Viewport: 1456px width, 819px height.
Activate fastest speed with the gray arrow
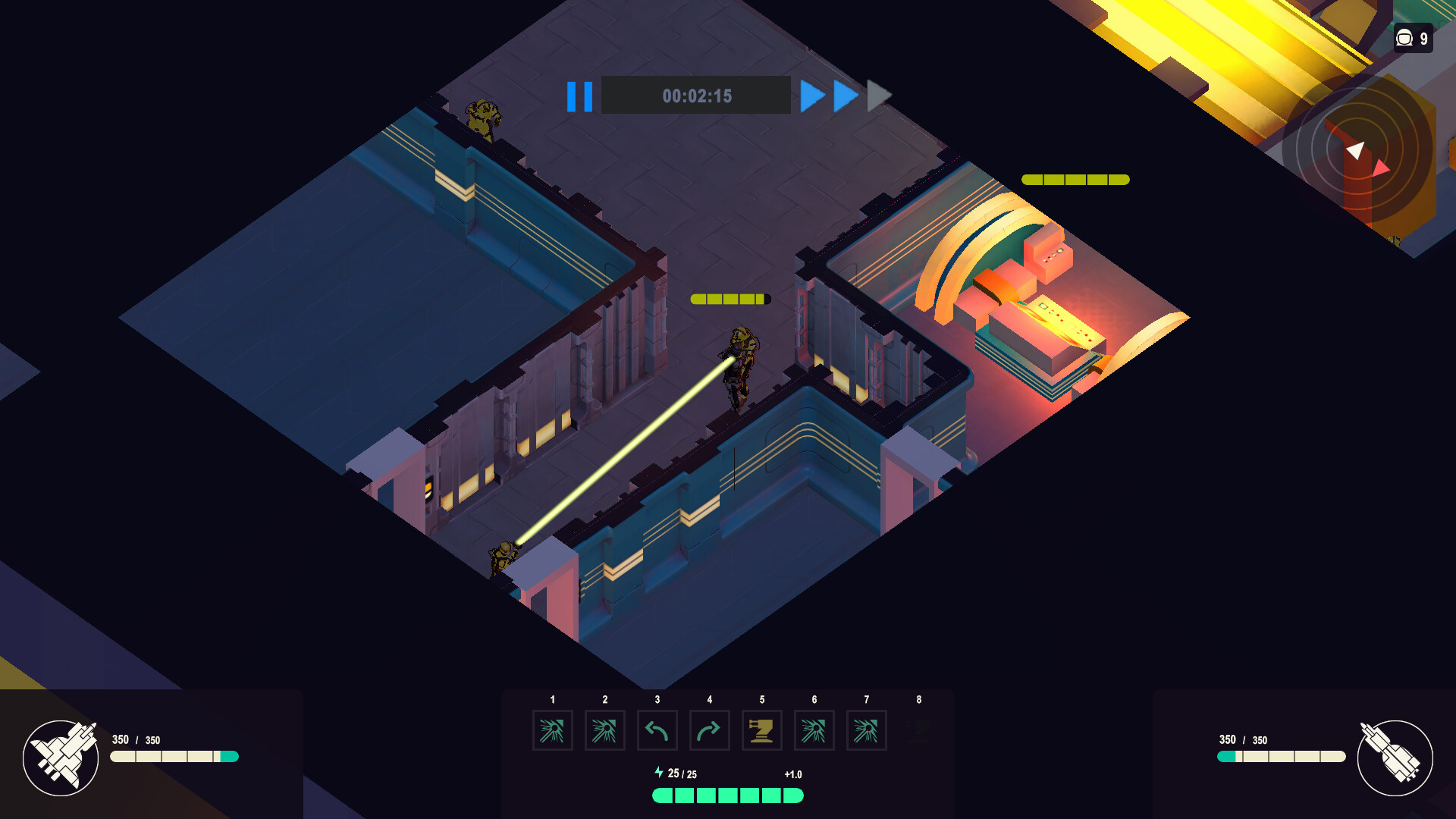tap(877, 95)
